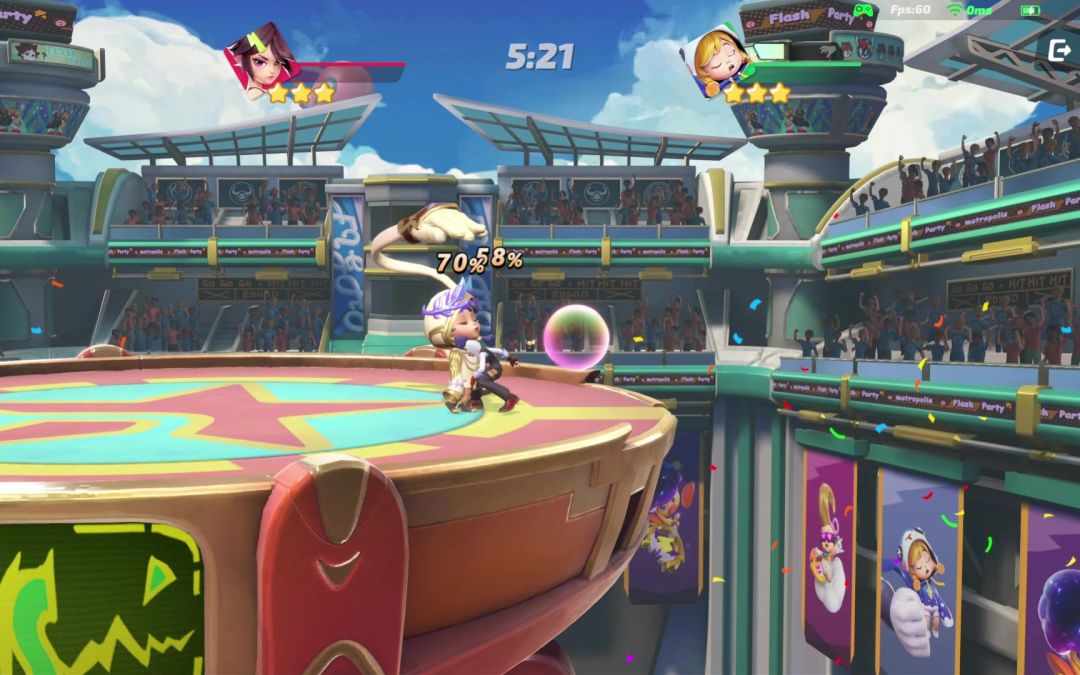Click the exit match button

pyautogui.click(x=1058, y=49)
